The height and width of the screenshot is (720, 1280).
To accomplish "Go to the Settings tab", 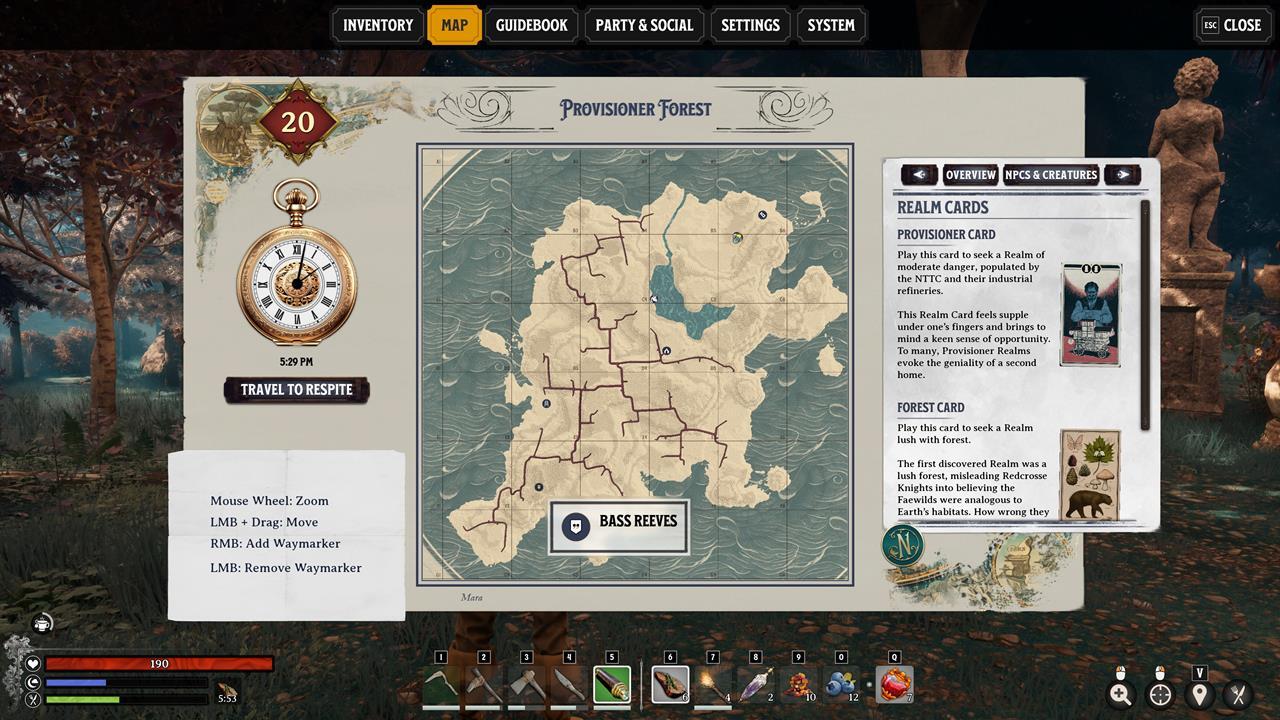I will (x=750, y=25).
